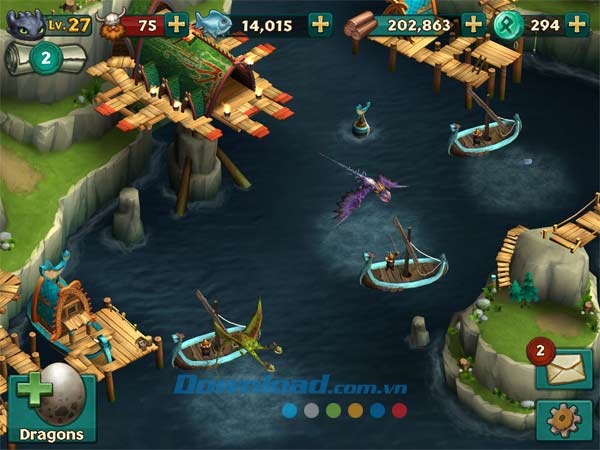600x450 pixels.
Task: Open the Dragons egg menu
Action: click(53, 406)
